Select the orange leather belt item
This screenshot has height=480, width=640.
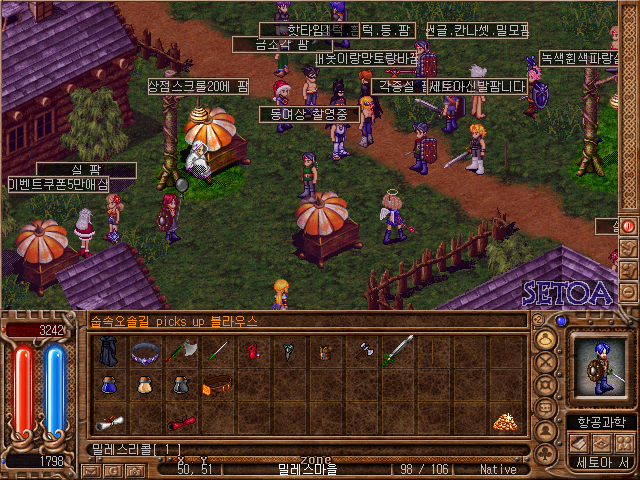tap(217, 386)
